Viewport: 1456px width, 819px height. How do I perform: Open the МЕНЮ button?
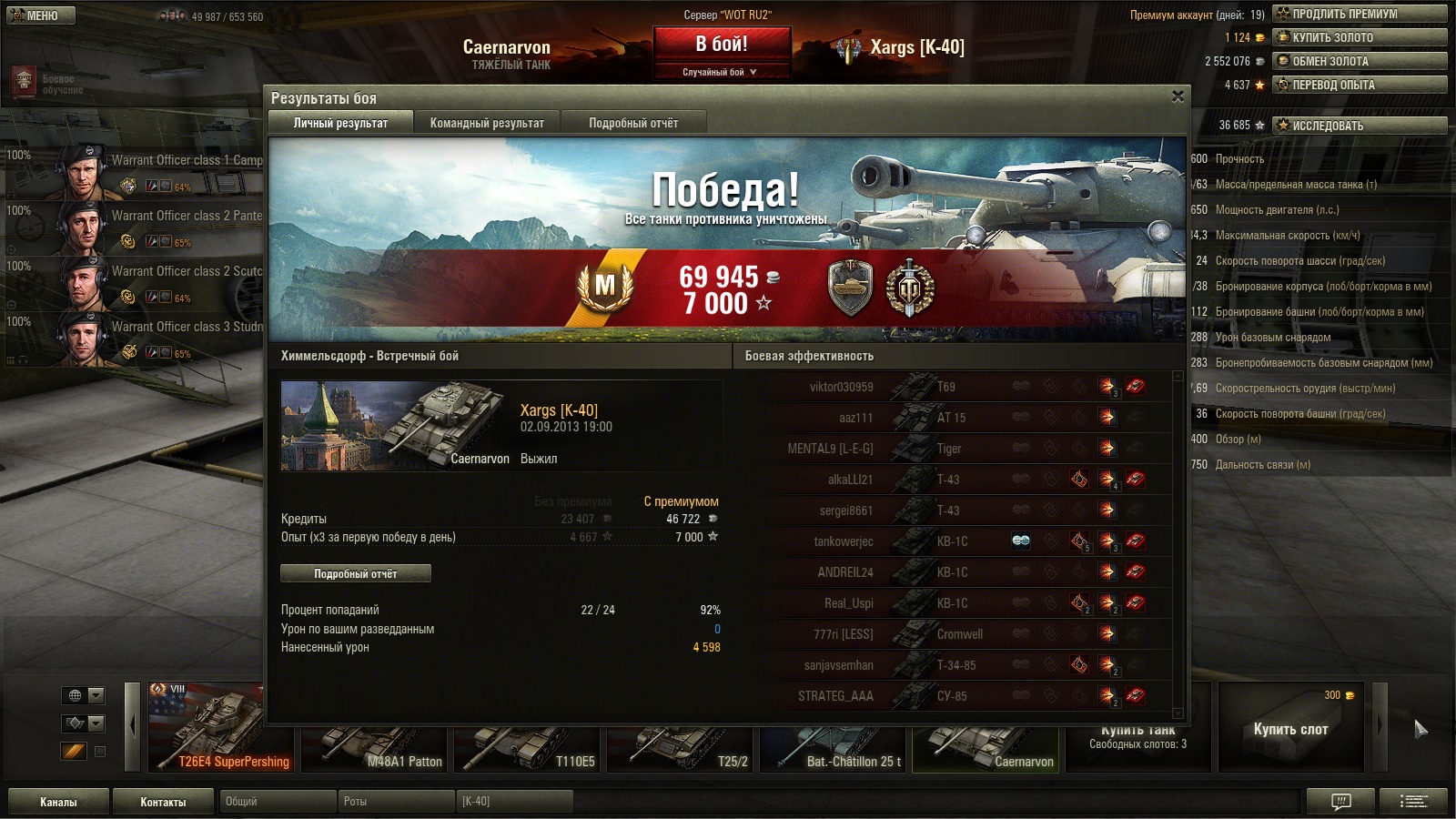point(41,15)
